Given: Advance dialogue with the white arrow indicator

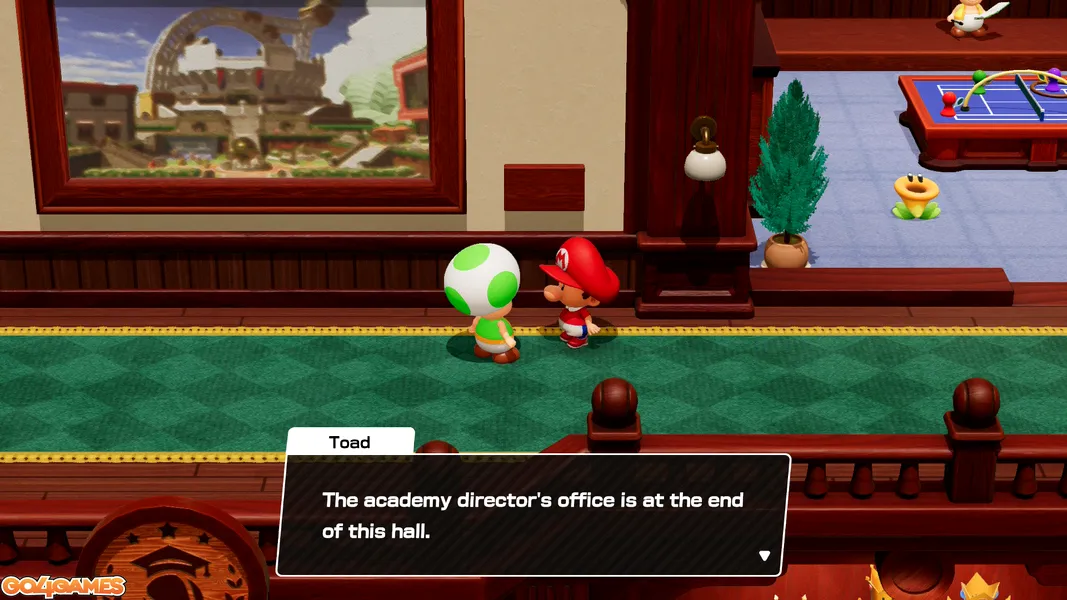Looking at the screenshot, I should 764,555.
